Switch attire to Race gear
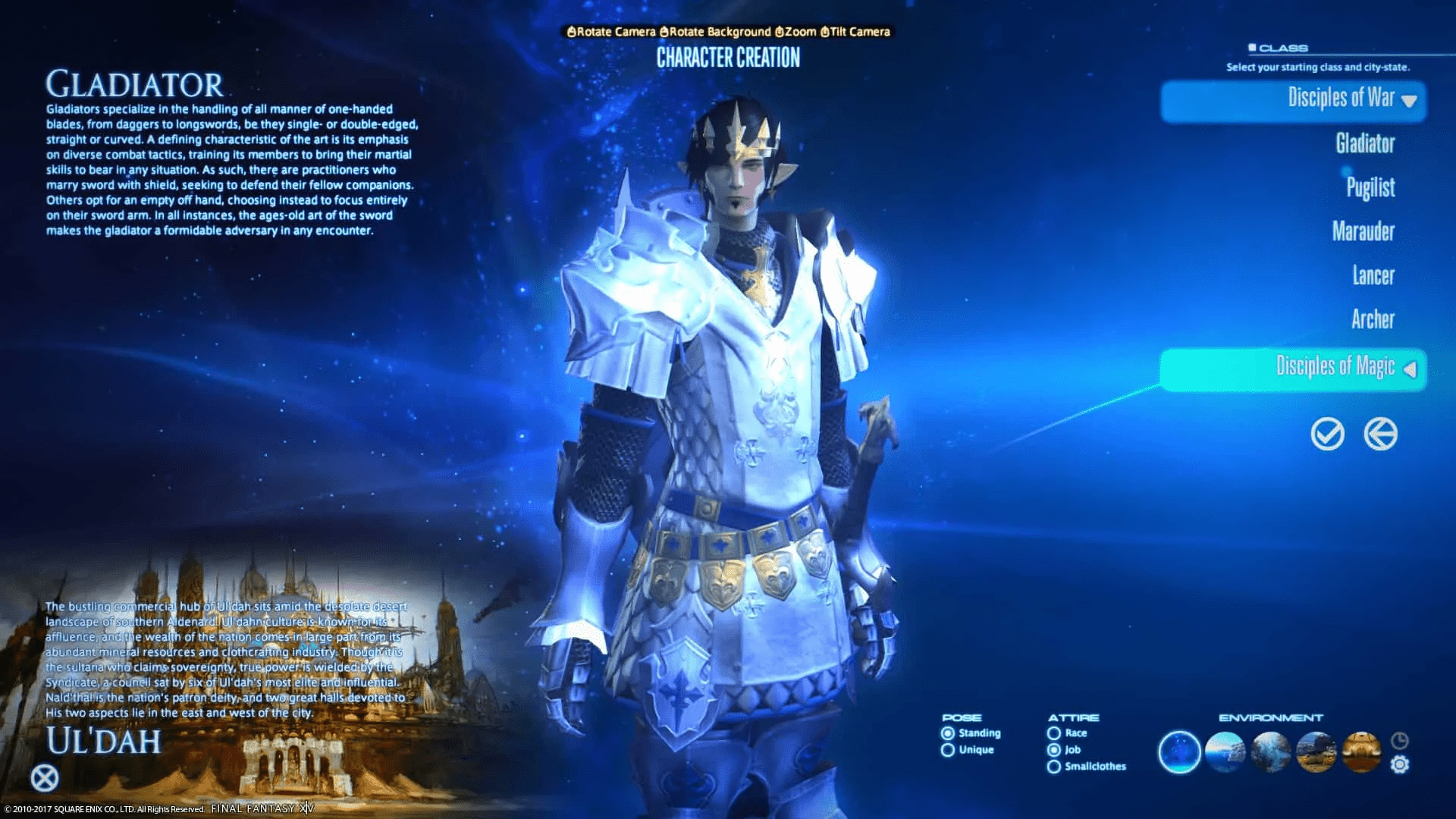The width and height of the screenshot is (1456, 819). 1054,733
